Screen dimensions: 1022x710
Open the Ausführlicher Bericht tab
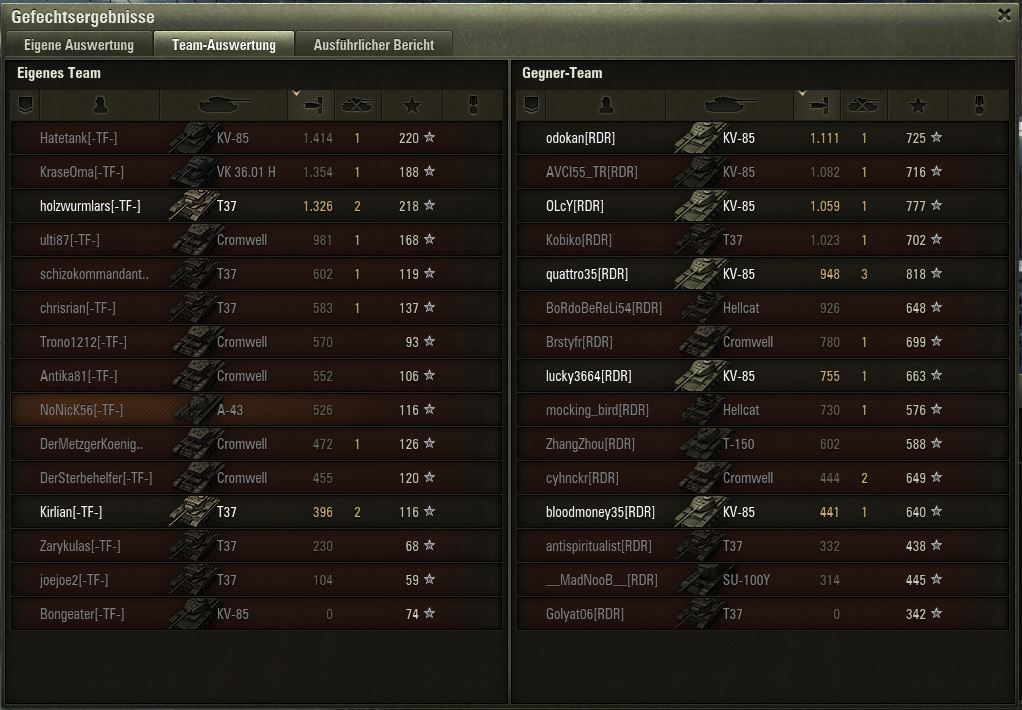pyautogui.click(x=373, y=45)
